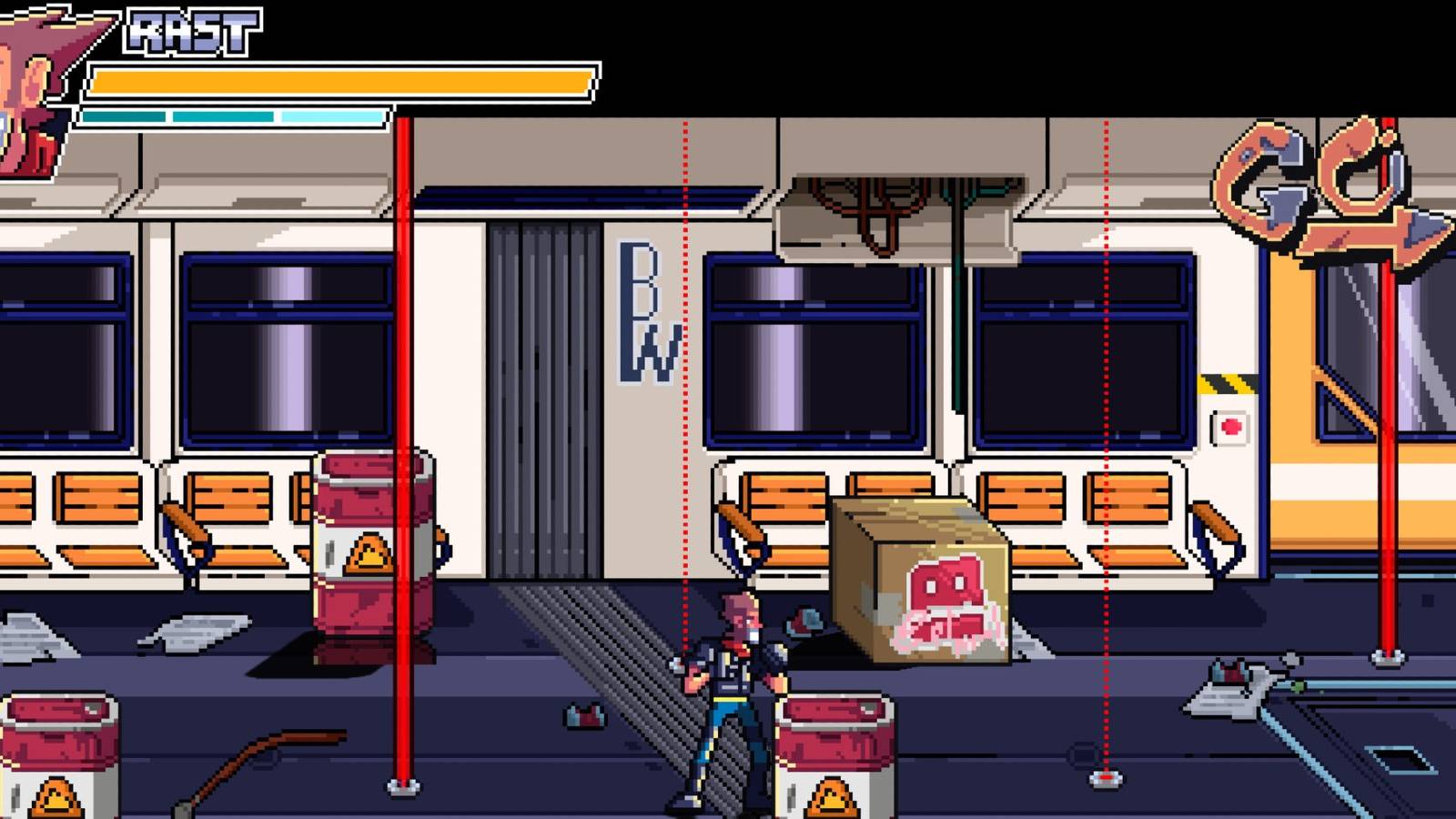Click the hazard warning triangle on the barrel
The width and height of the screenshot is (1456, 819).
369,551
